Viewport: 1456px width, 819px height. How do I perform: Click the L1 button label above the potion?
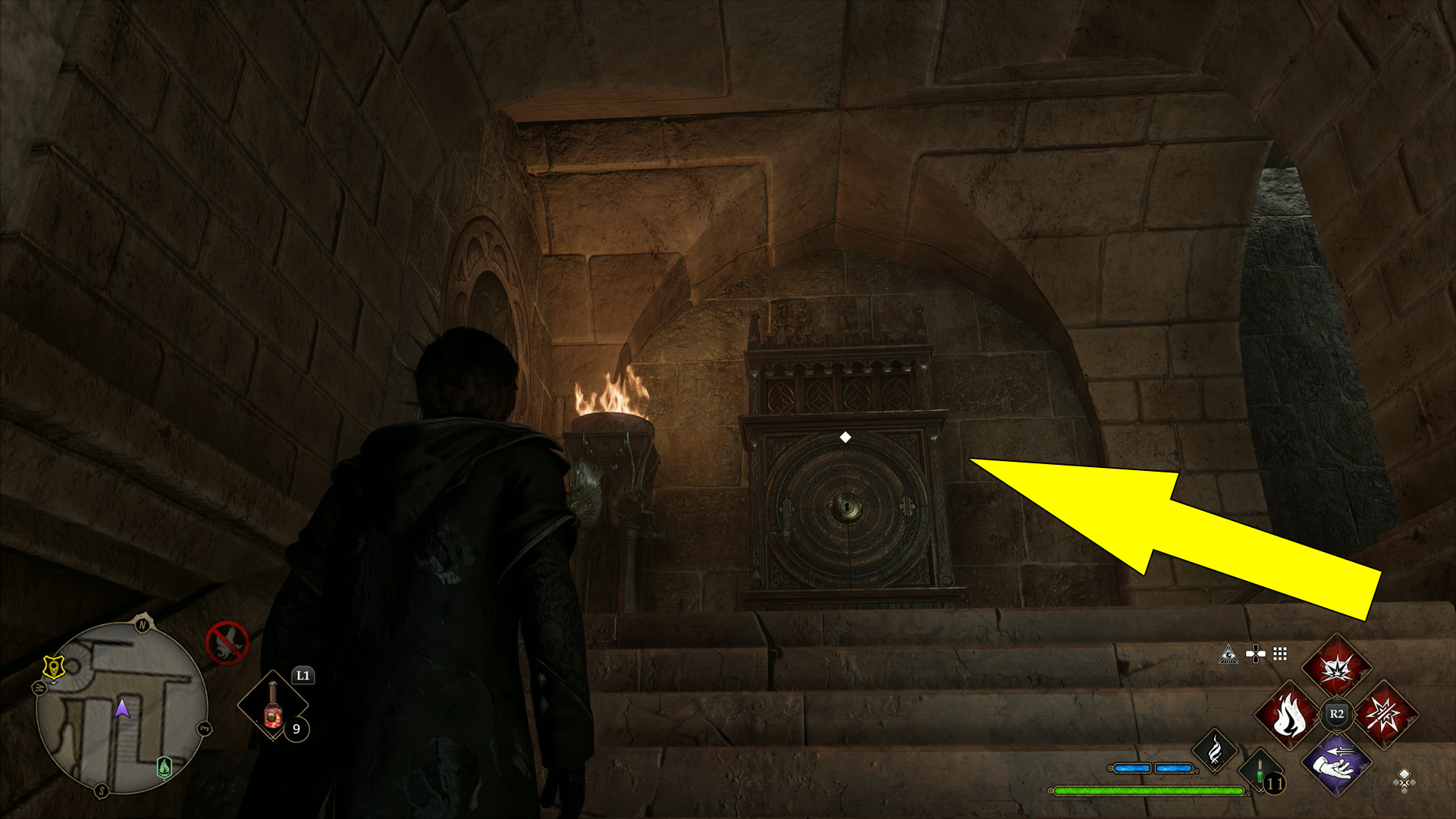[x=303, y=675]
